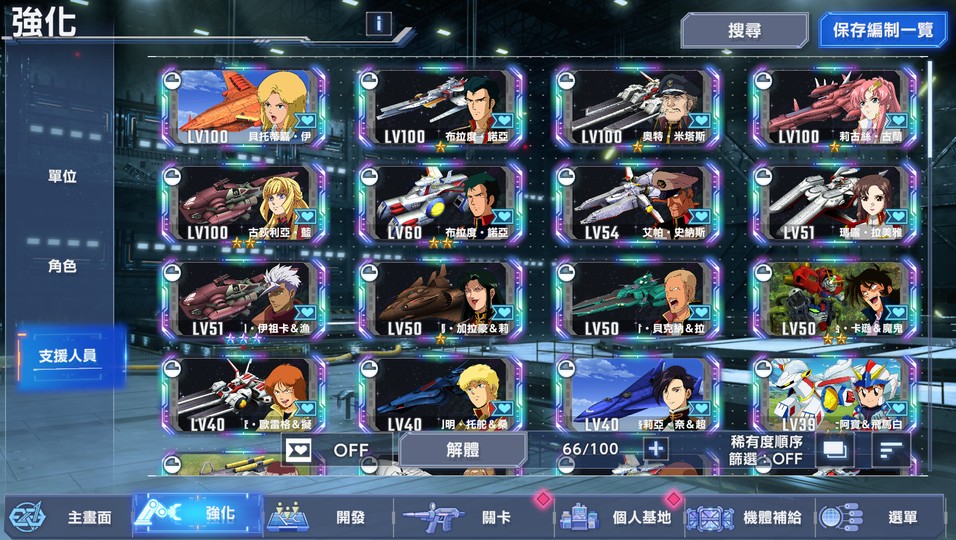The width and height of the screenshot is (956, 540).
Task: Click the 解體 dismantle button
Action: pos(463,450)
